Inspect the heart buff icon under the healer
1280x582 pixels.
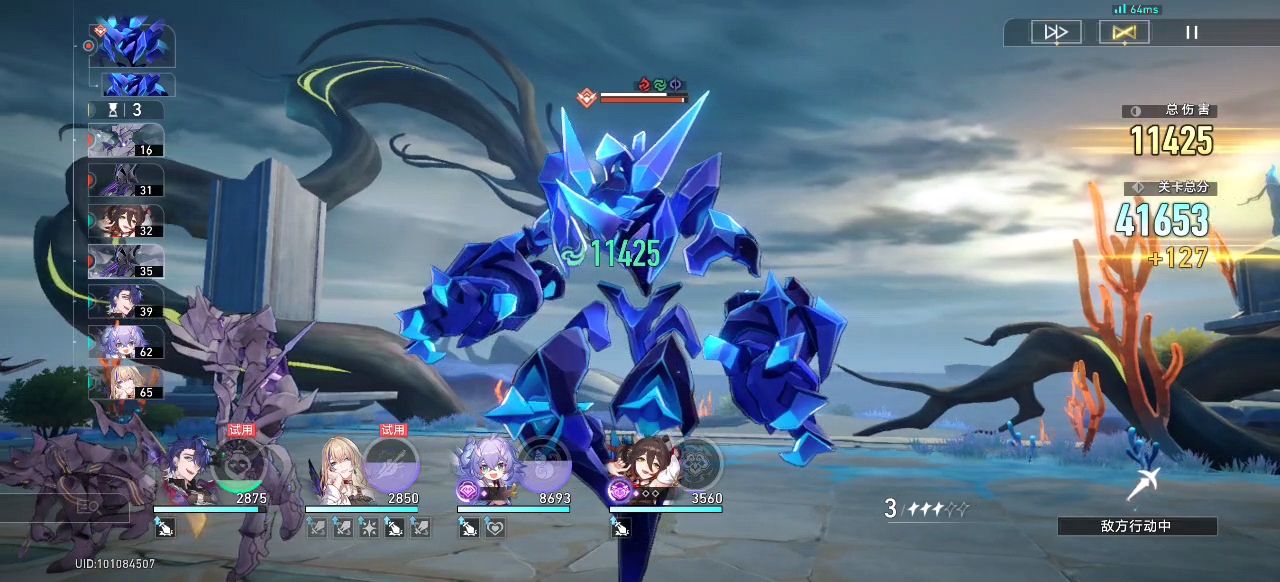point(495,528)
